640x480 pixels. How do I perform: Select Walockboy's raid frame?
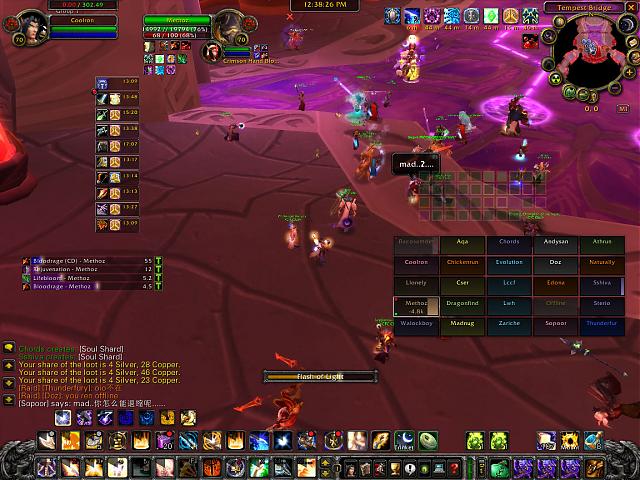coord(416,324)
